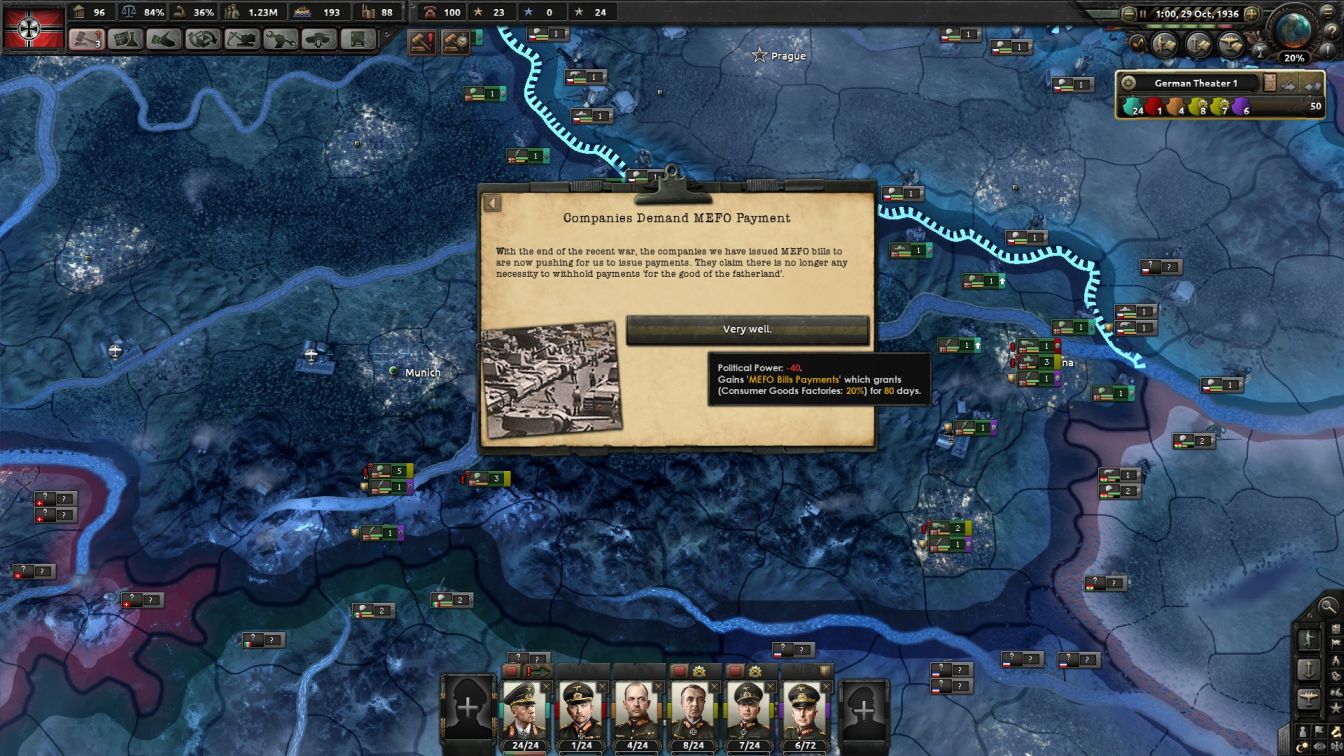
Task: Open the main menu hamburger button
Action: pyautogui.click(x=1331, y=12)
